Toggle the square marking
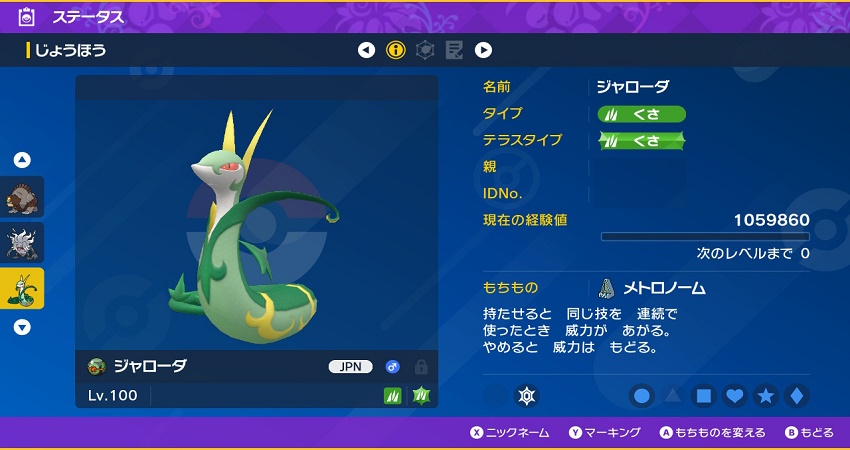 tap(704, 397)
